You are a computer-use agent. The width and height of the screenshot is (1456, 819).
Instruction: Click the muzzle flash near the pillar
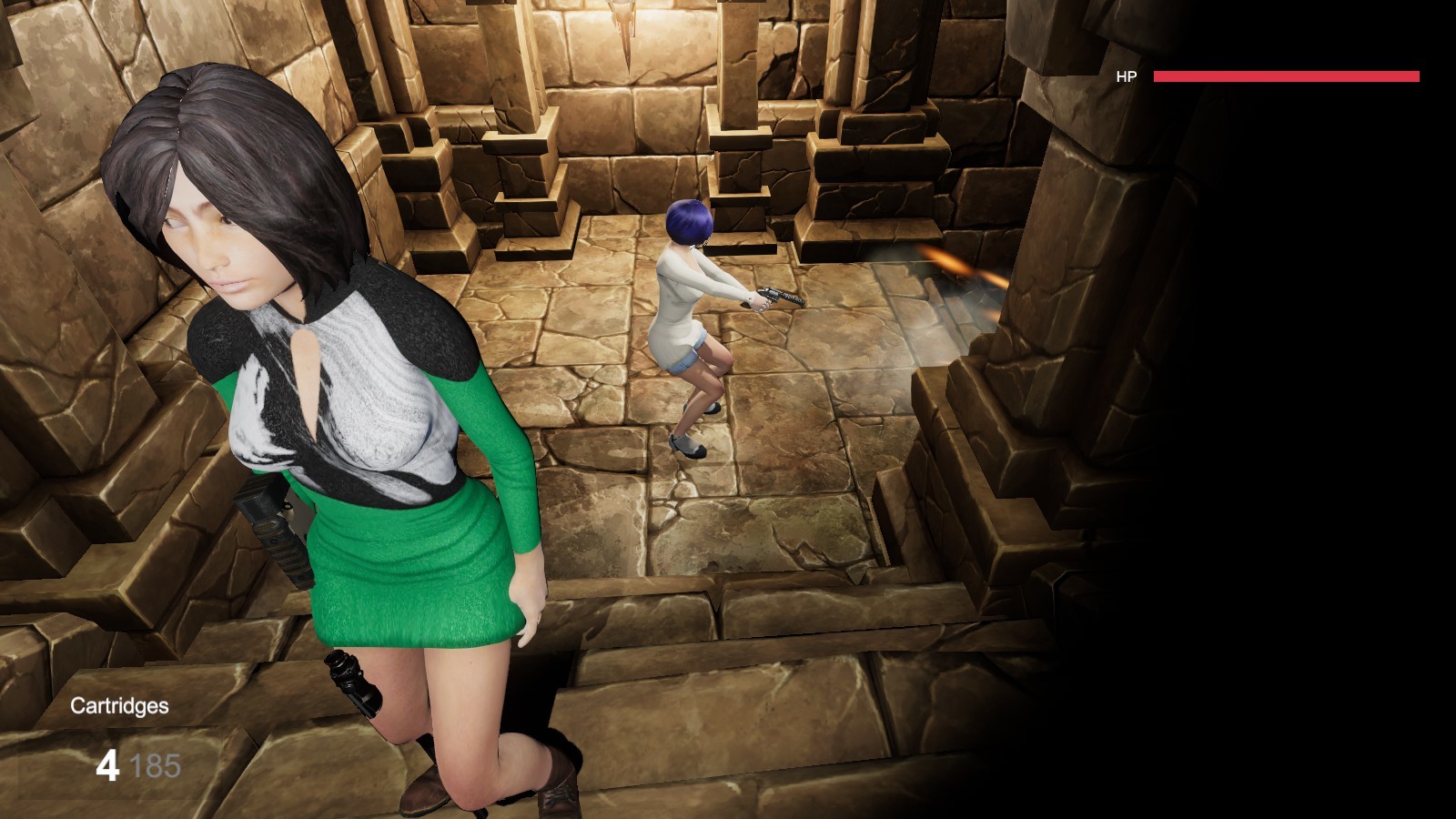[955, 264]
